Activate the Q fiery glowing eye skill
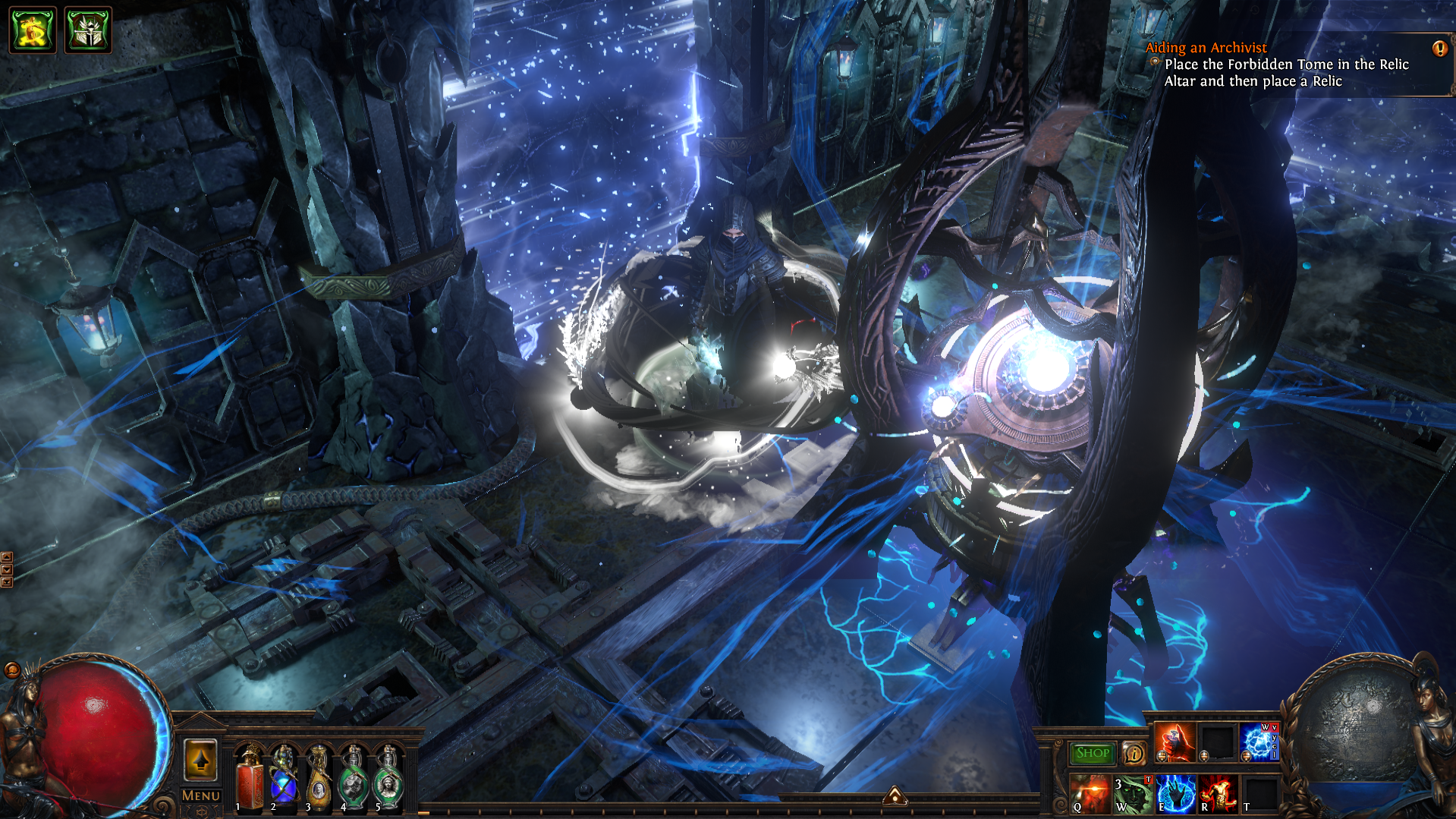Image resolution: width=1456 pixels, height=819 pixels. [x=1090, y=793]
